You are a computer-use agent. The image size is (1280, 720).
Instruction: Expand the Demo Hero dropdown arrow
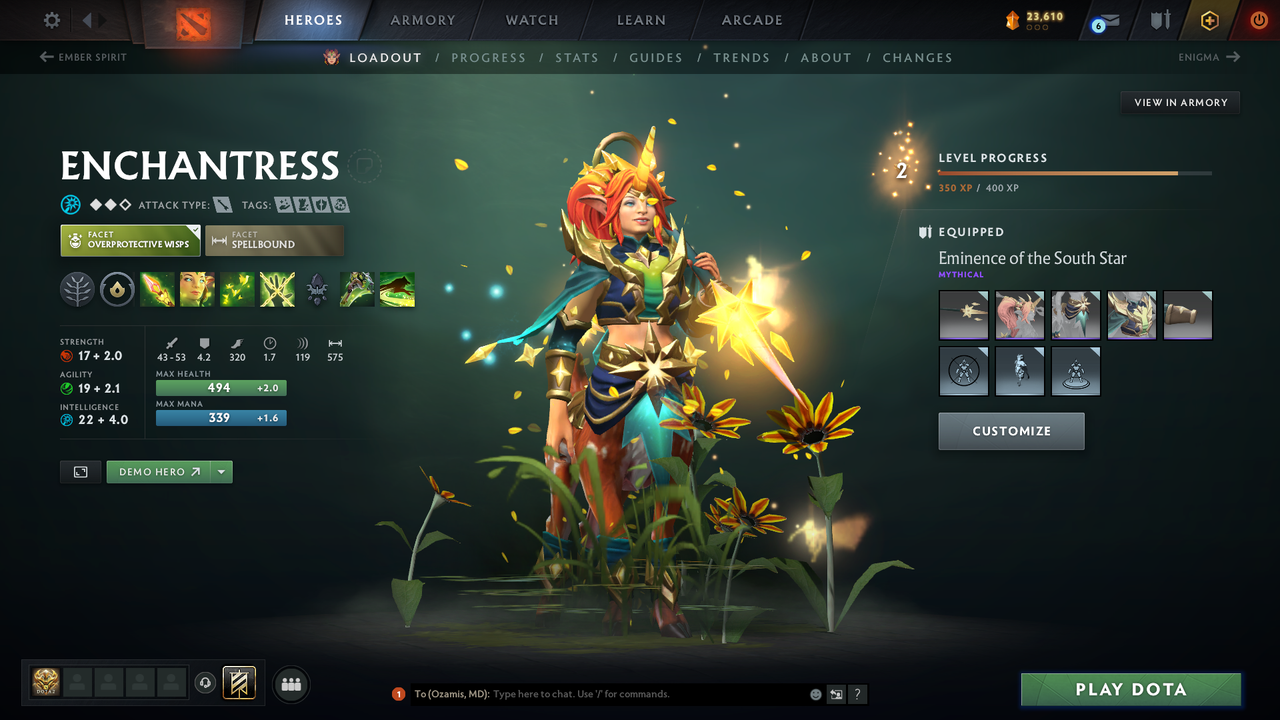[x=219, y=471]
